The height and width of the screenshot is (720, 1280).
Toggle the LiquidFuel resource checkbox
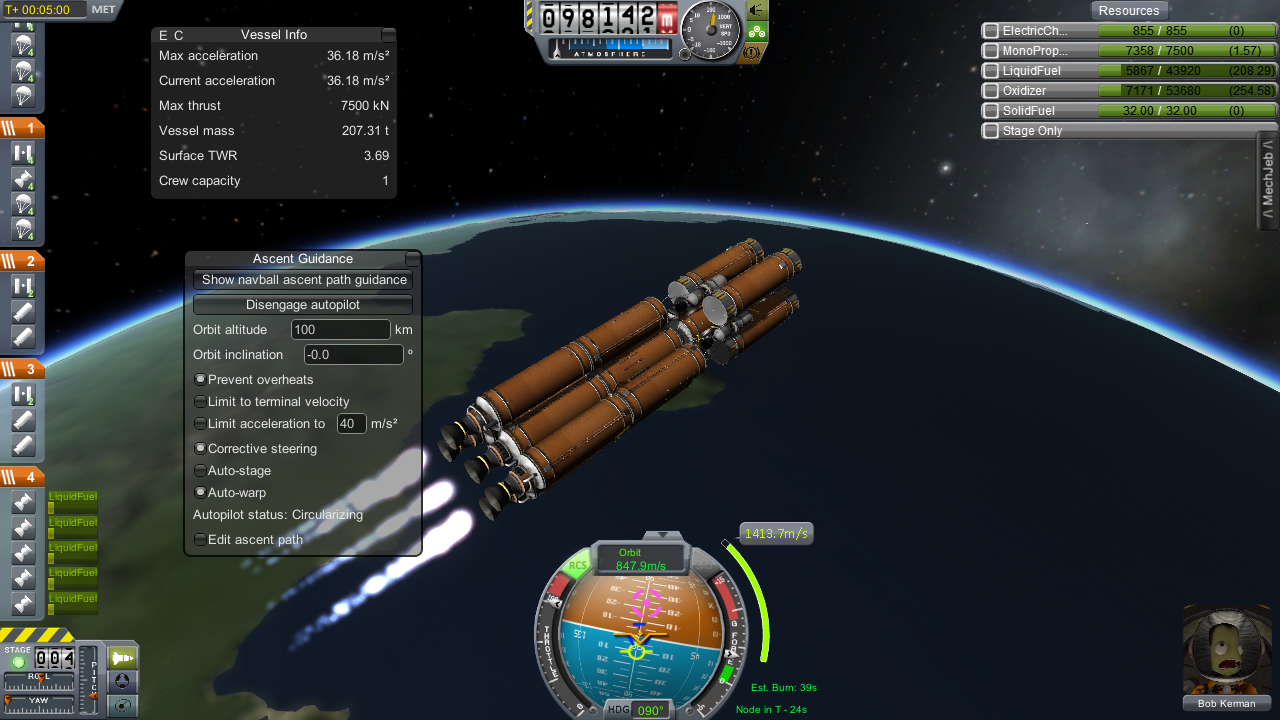pyautogui.click(x=991, y=71)
